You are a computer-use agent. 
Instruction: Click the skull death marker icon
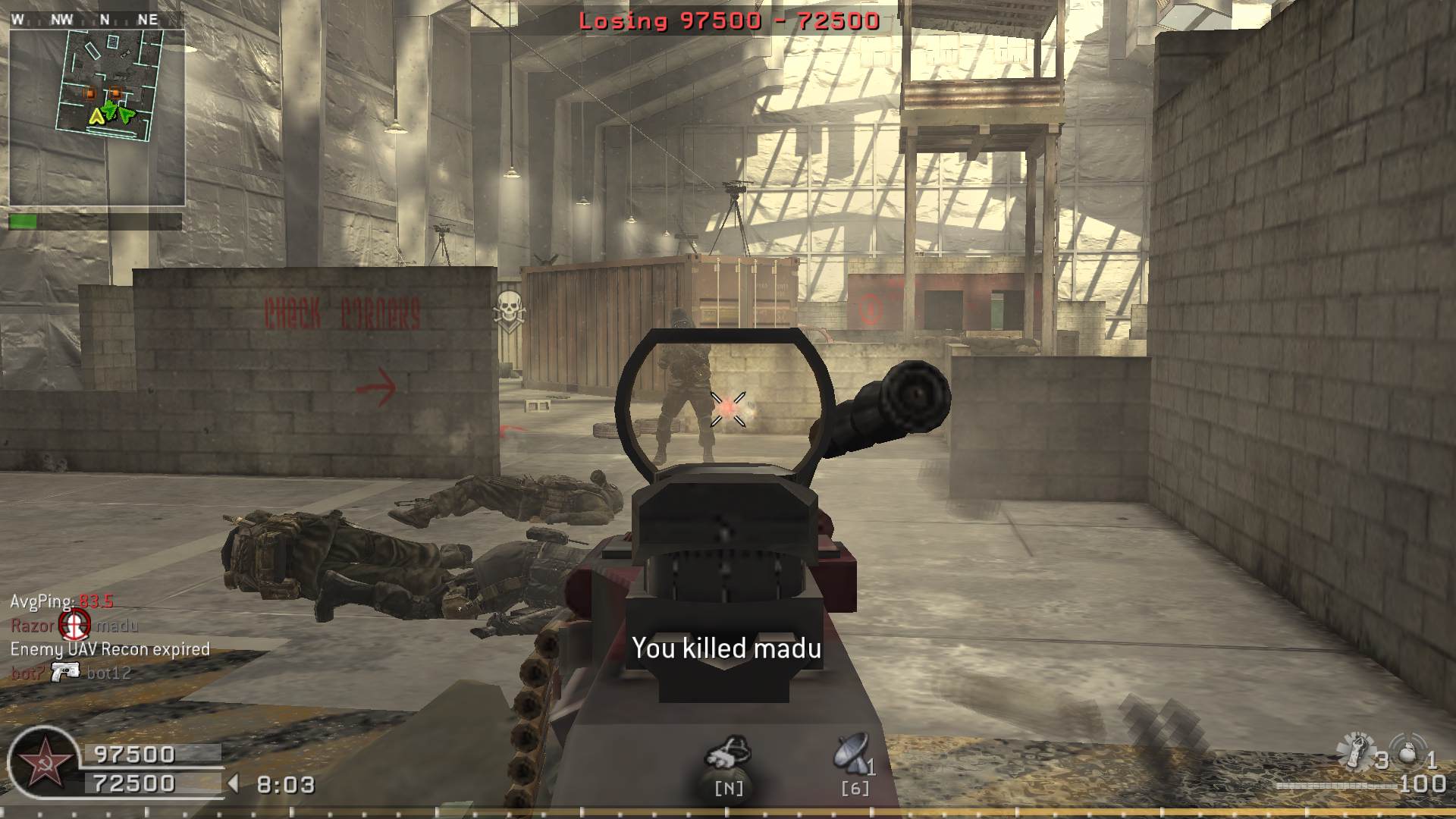click(x=510, y=311)
